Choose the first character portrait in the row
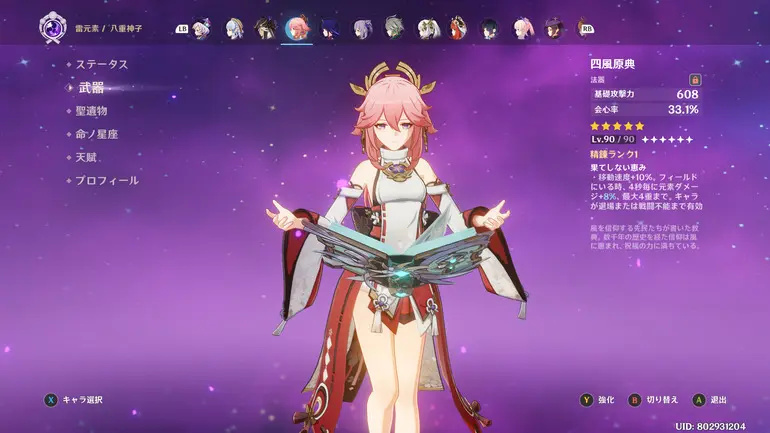The image size is (770, 433). tap(201, 27)
